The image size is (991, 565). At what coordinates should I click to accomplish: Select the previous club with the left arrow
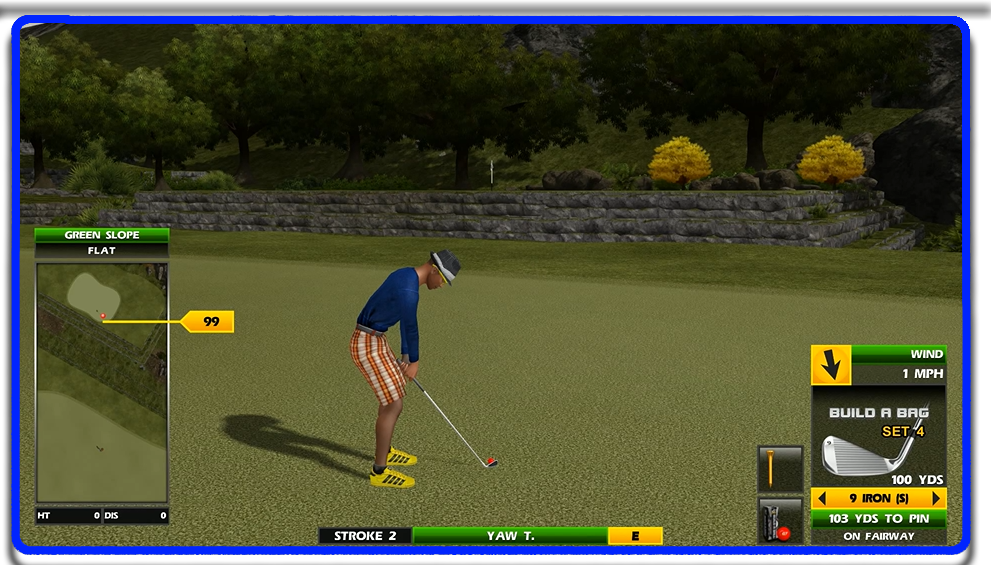point(820,498)
